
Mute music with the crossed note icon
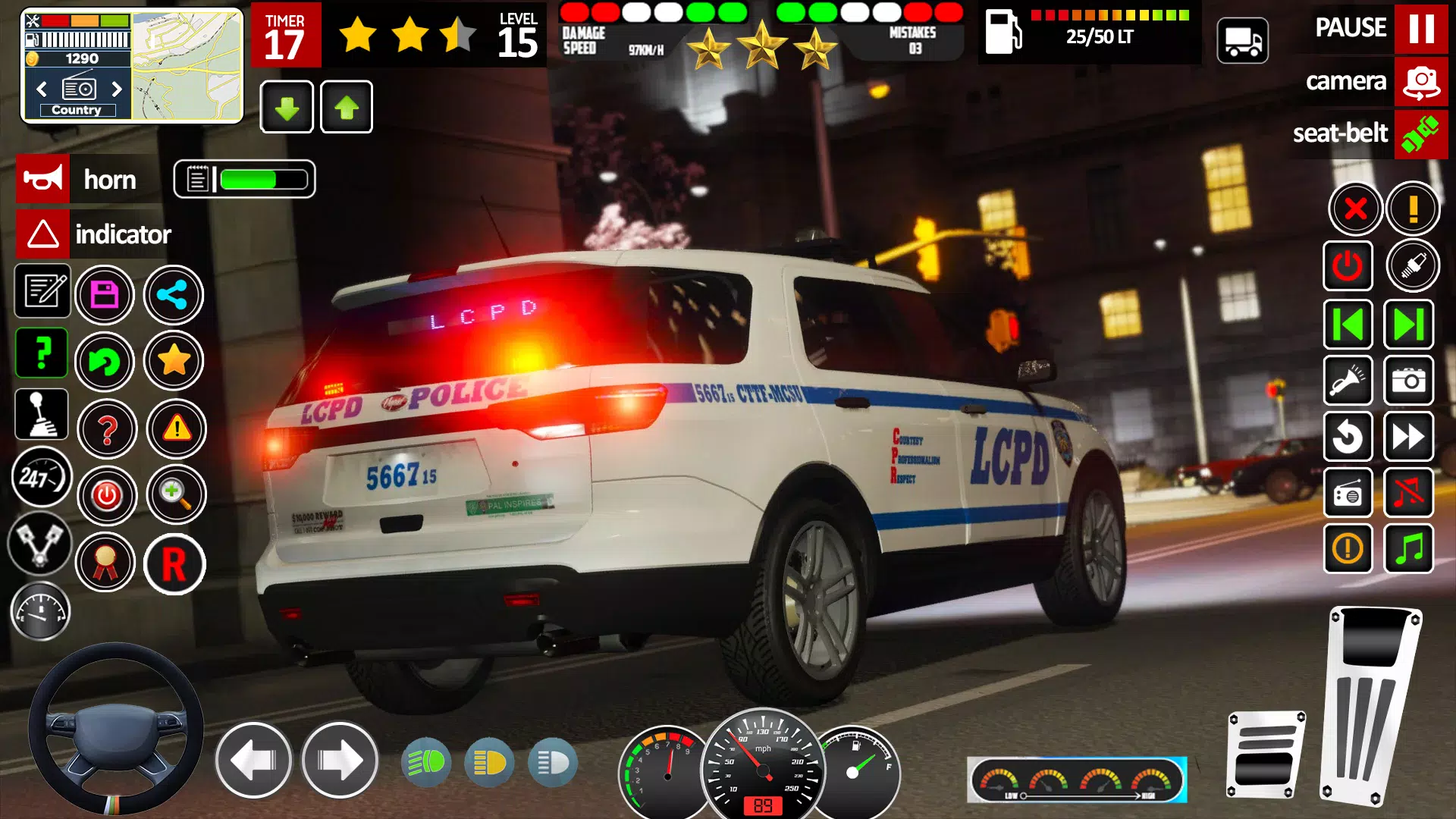coord(1410,494)
